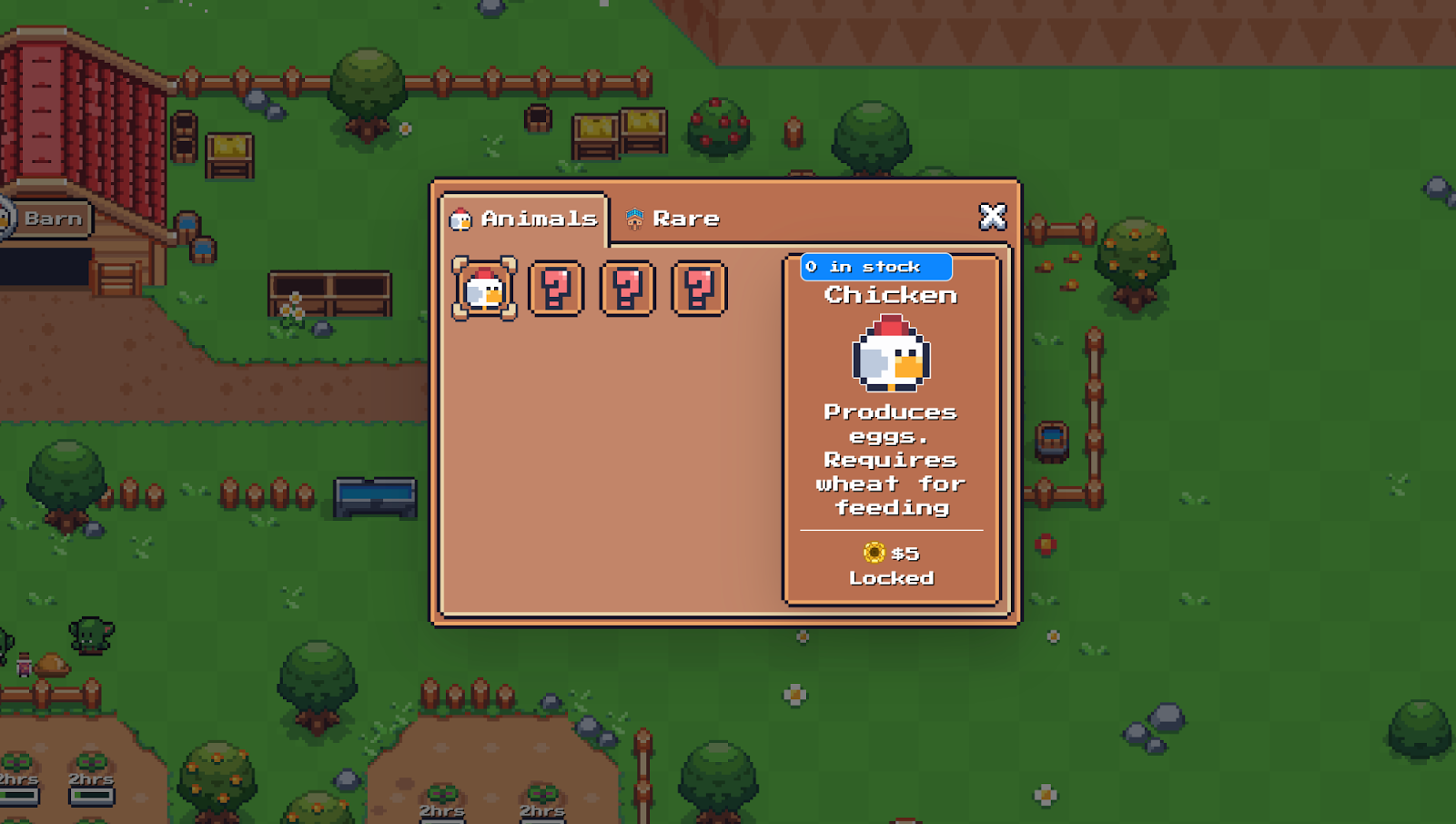Viewport: 1456px width, 824px height.
Task: Select the Chicken slot in the Animals shop
Action: (484, 290)
